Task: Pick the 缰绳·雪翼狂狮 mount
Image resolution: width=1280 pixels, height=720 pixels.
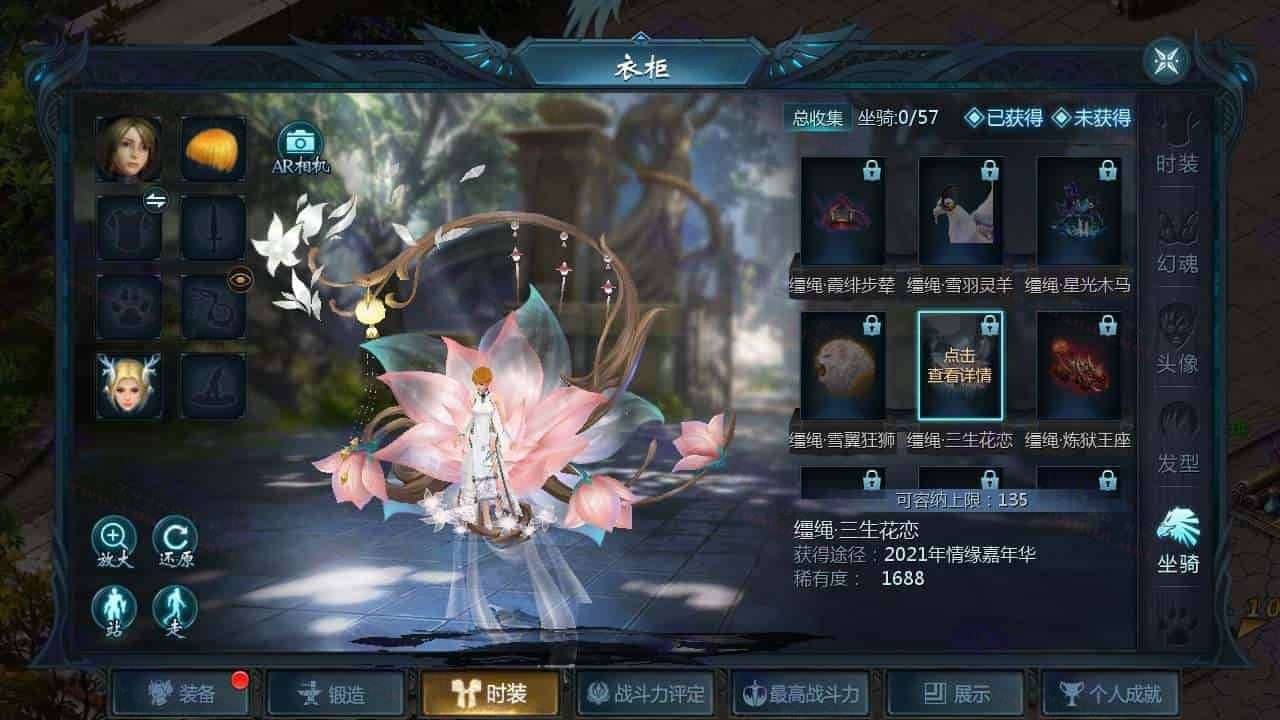Action: [x=842, y=366]
